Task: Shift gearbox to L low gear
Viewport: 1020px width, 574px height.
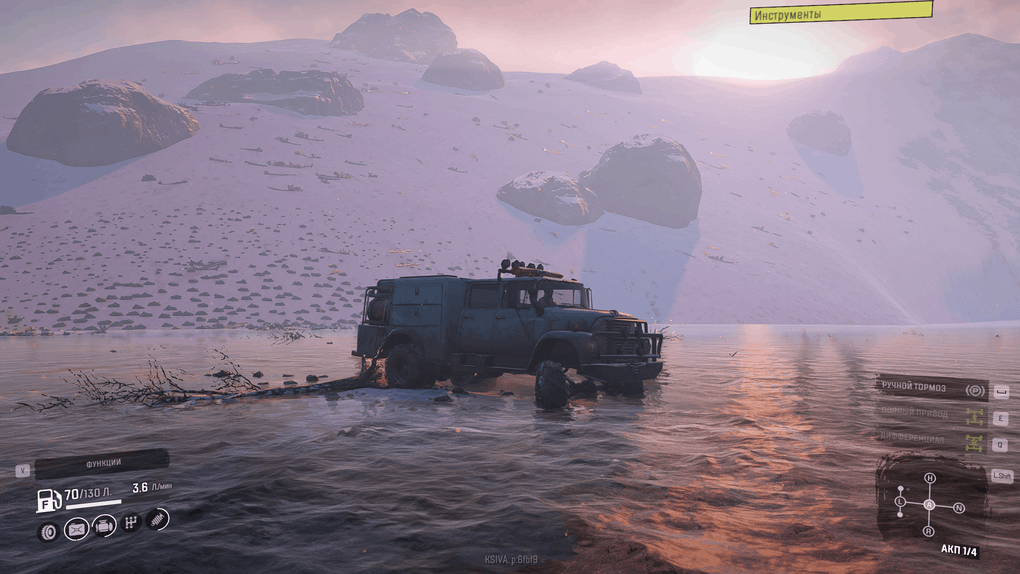Action: [900, 500]
